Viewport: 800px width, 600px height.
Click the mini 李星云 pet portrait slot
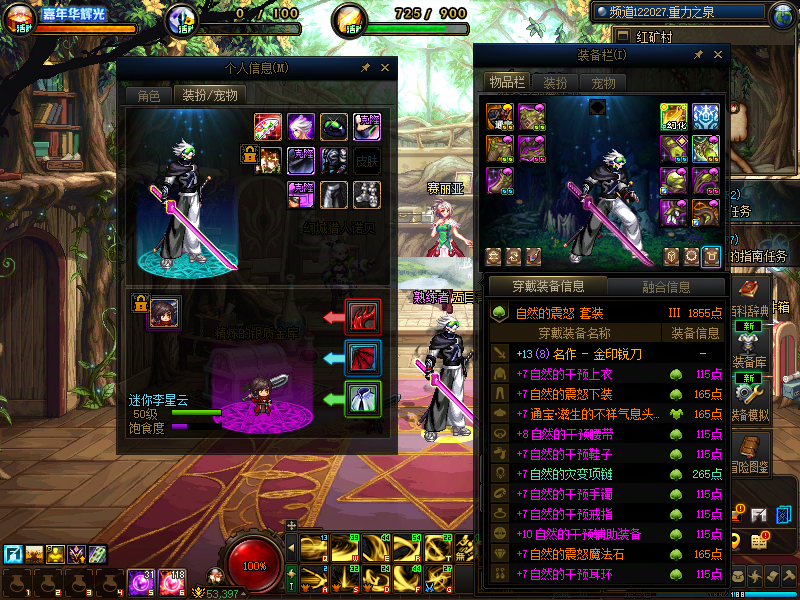(164, 313)
